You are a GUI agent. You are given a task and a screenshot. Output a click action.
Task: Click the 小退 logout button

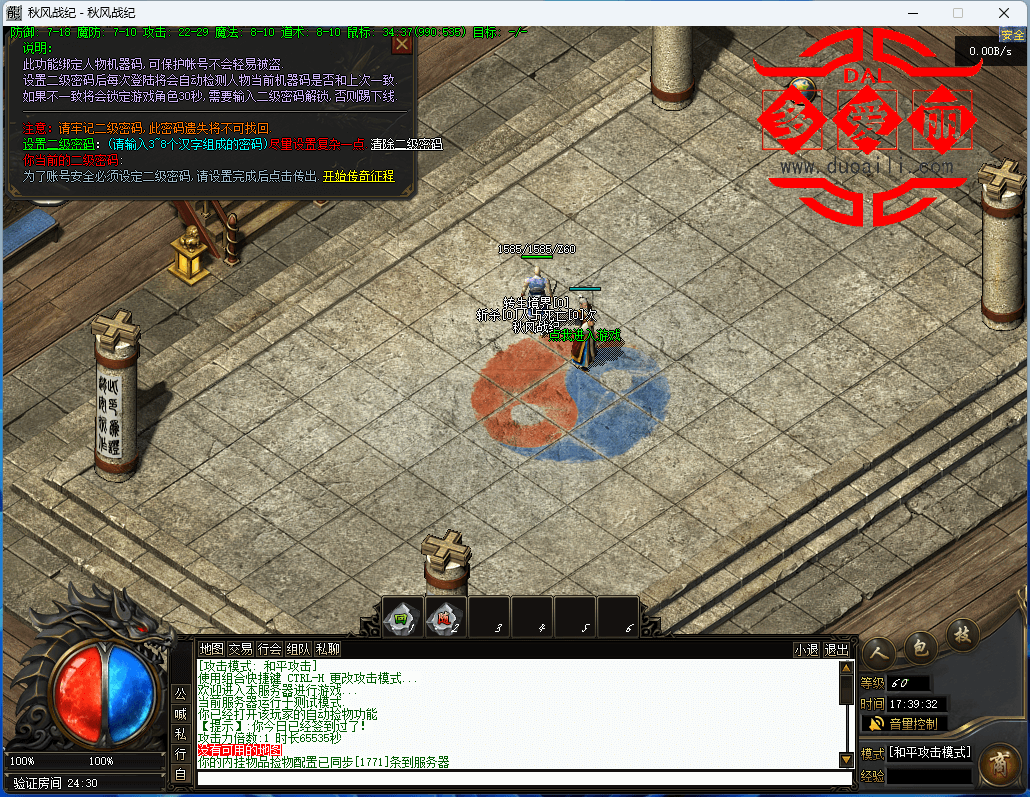click(x=806, y=649)
